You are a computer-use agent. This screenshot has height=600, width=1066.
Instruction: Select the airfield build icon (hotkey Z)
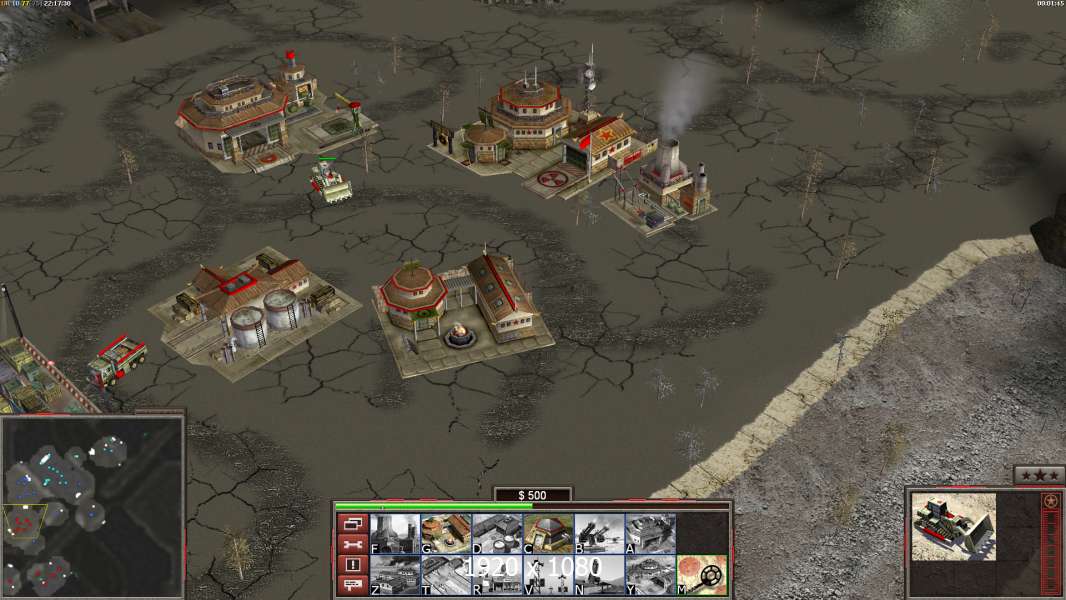pos(394,574)
